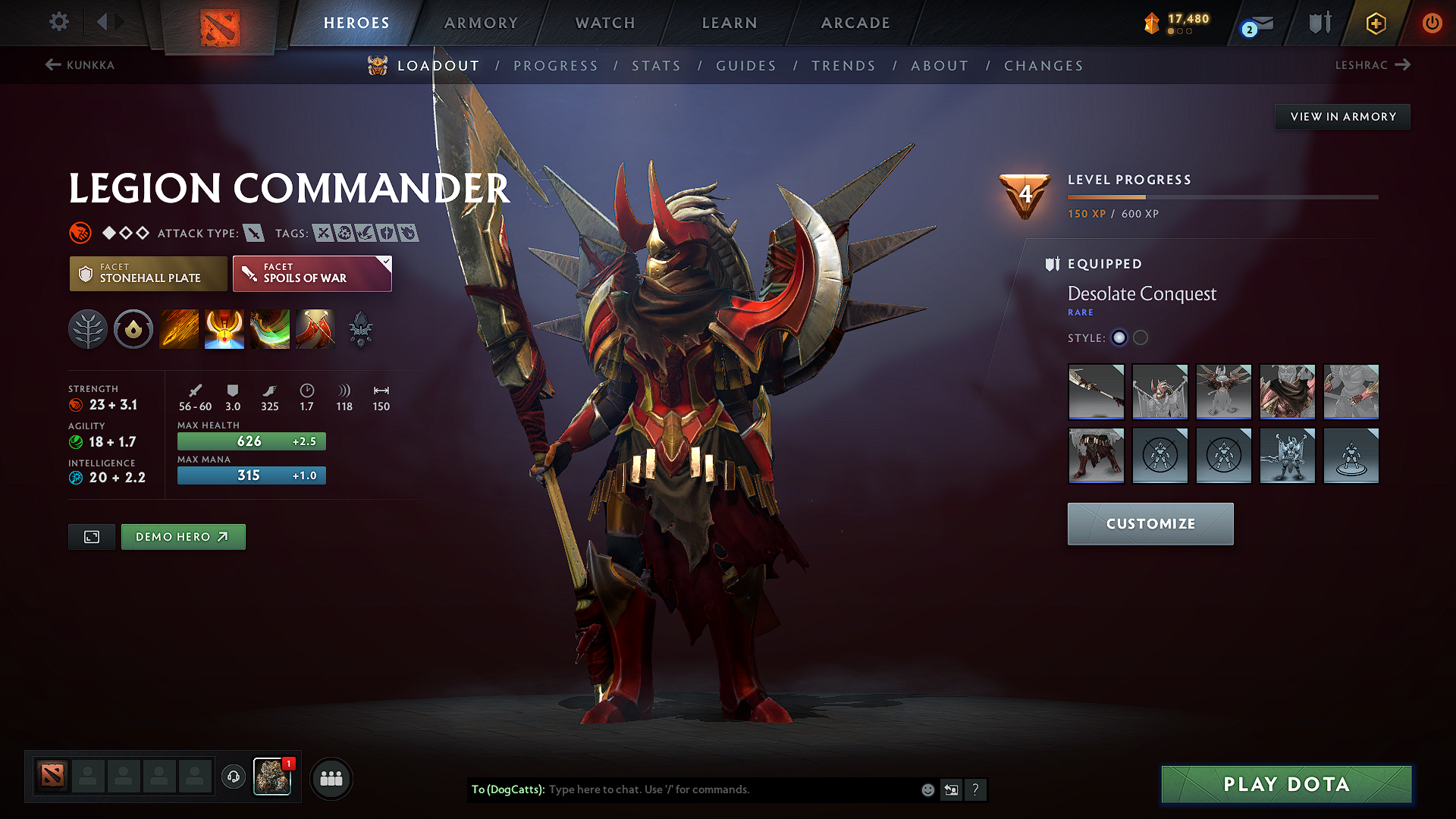
Task: Select the Stonehall Plate facet
Action: 148,274
